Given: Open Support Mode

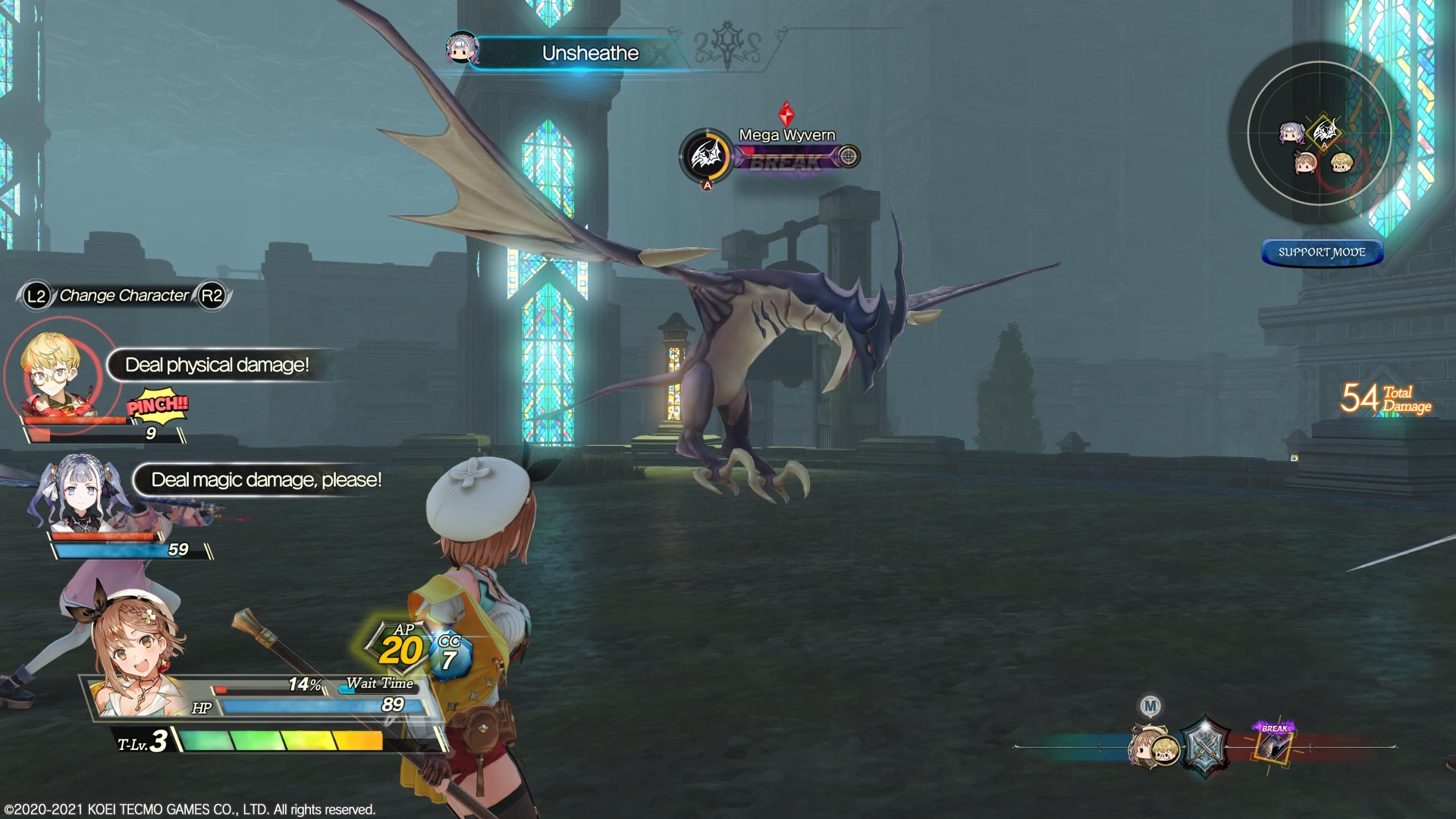Looking at the screenshot, I should pyautogui.click(x=1323, y=253).
